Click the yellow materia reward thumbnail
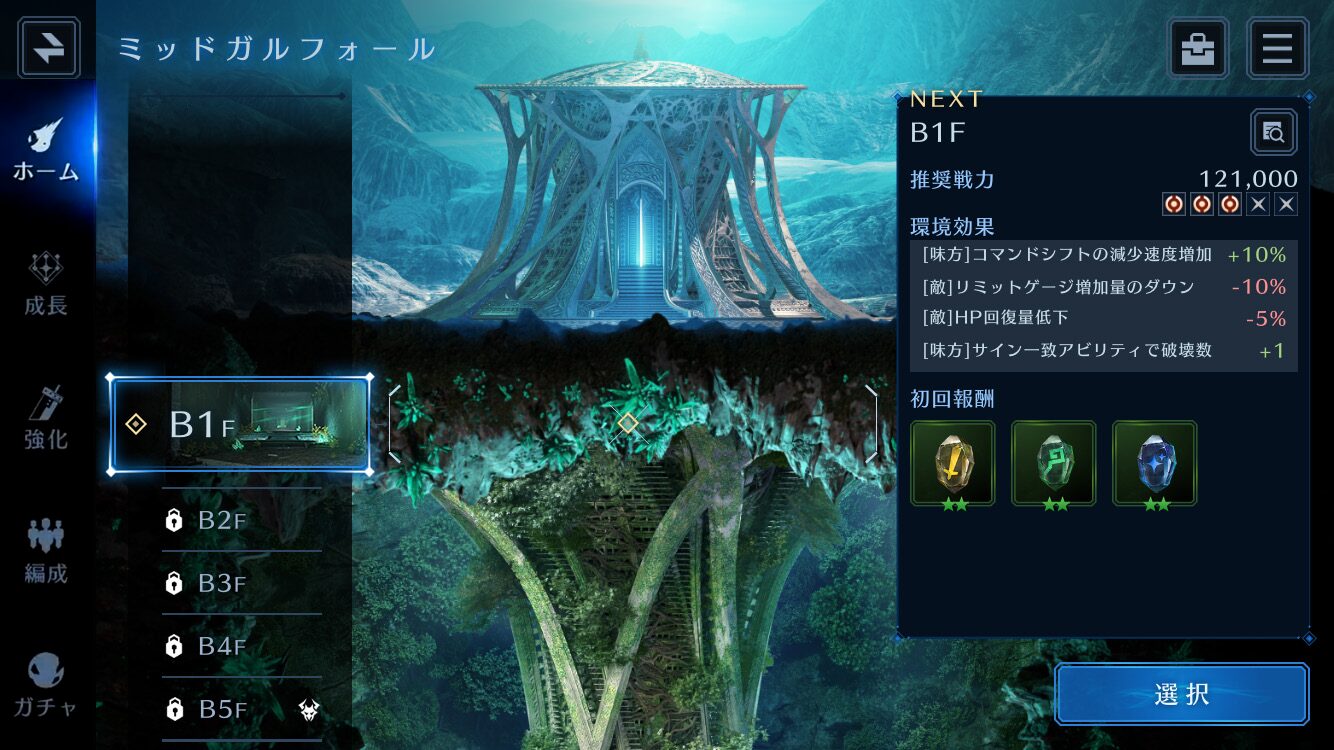 click(952, 462)
